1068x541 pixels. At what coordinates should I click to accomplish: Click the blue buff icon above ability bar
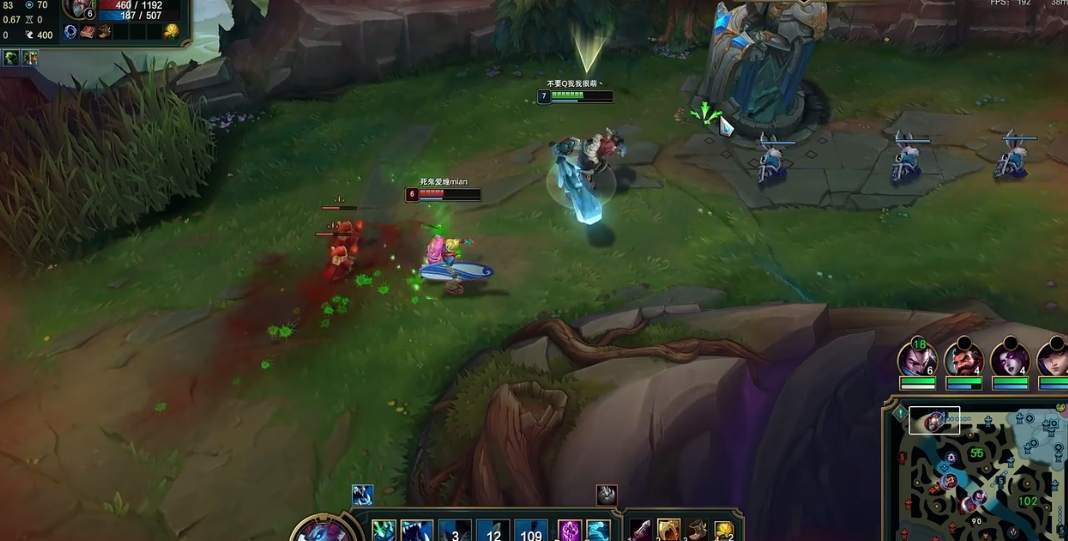(x=362, y=494)
